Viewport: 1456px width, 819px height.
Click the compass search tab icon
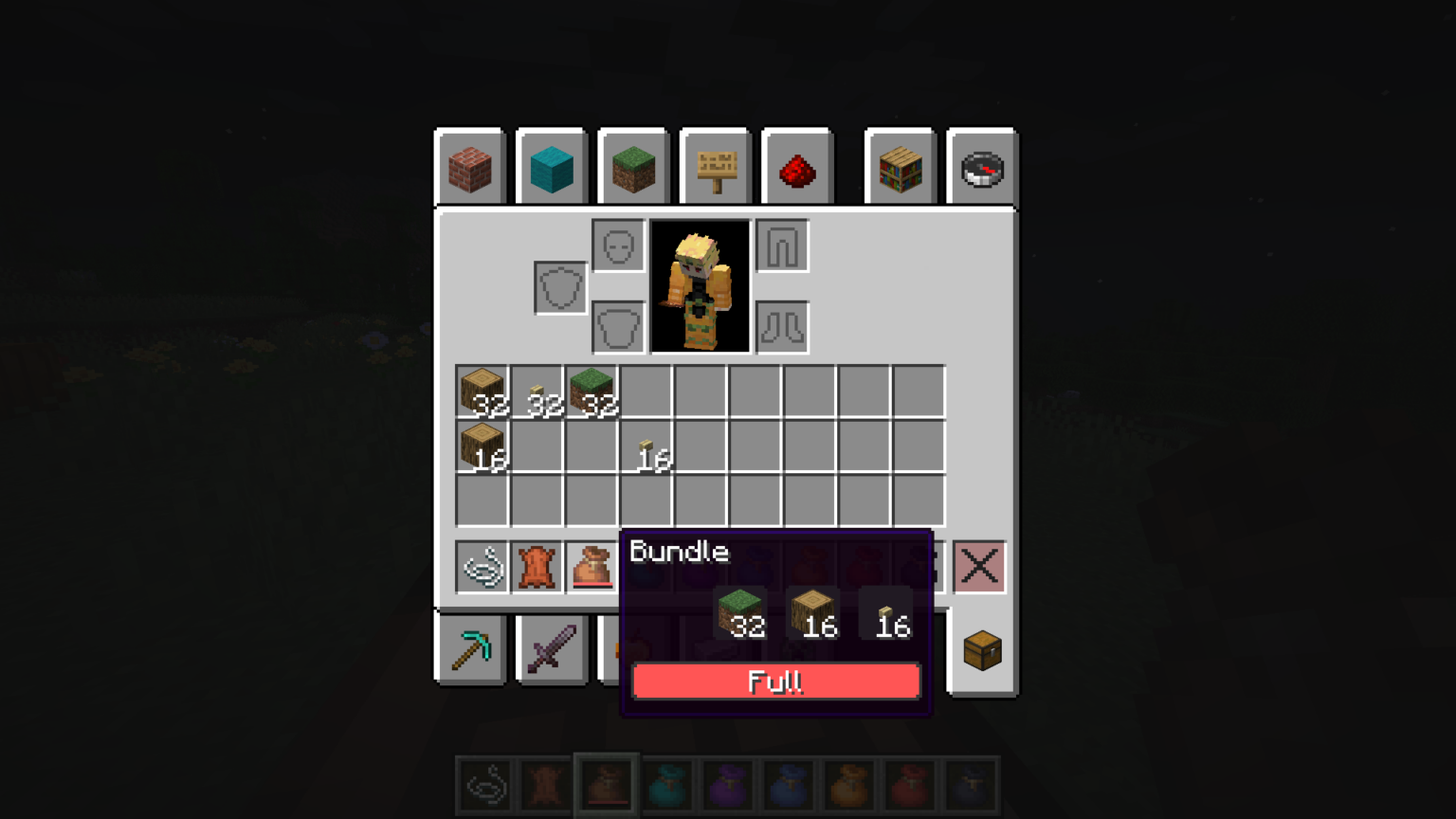click(x=981, y=168)
